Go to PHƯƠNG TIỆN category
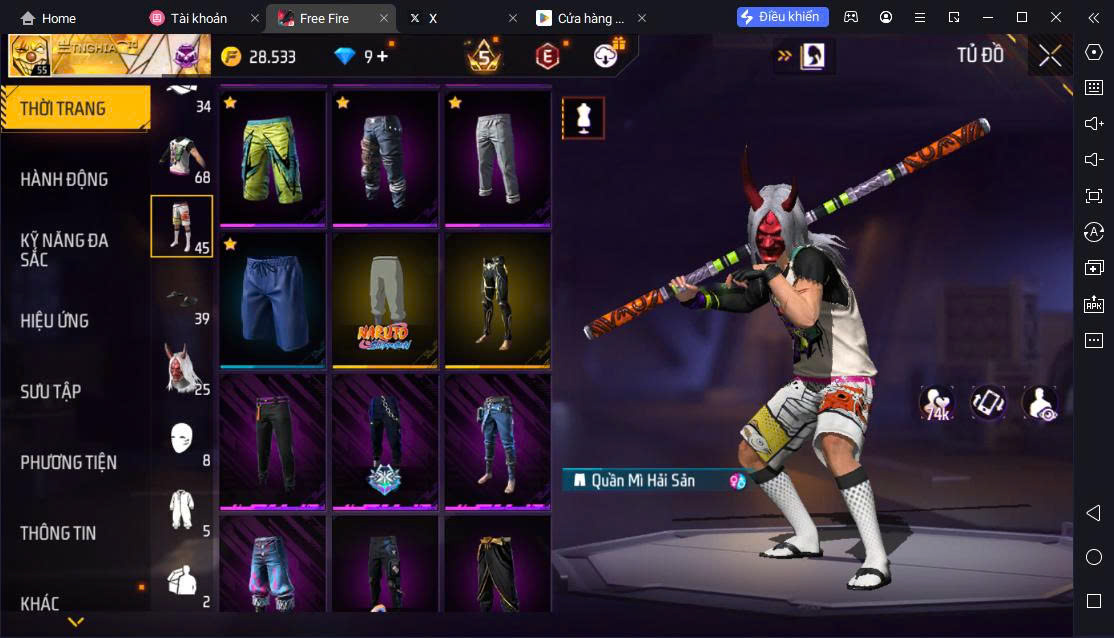 [68, 462]
